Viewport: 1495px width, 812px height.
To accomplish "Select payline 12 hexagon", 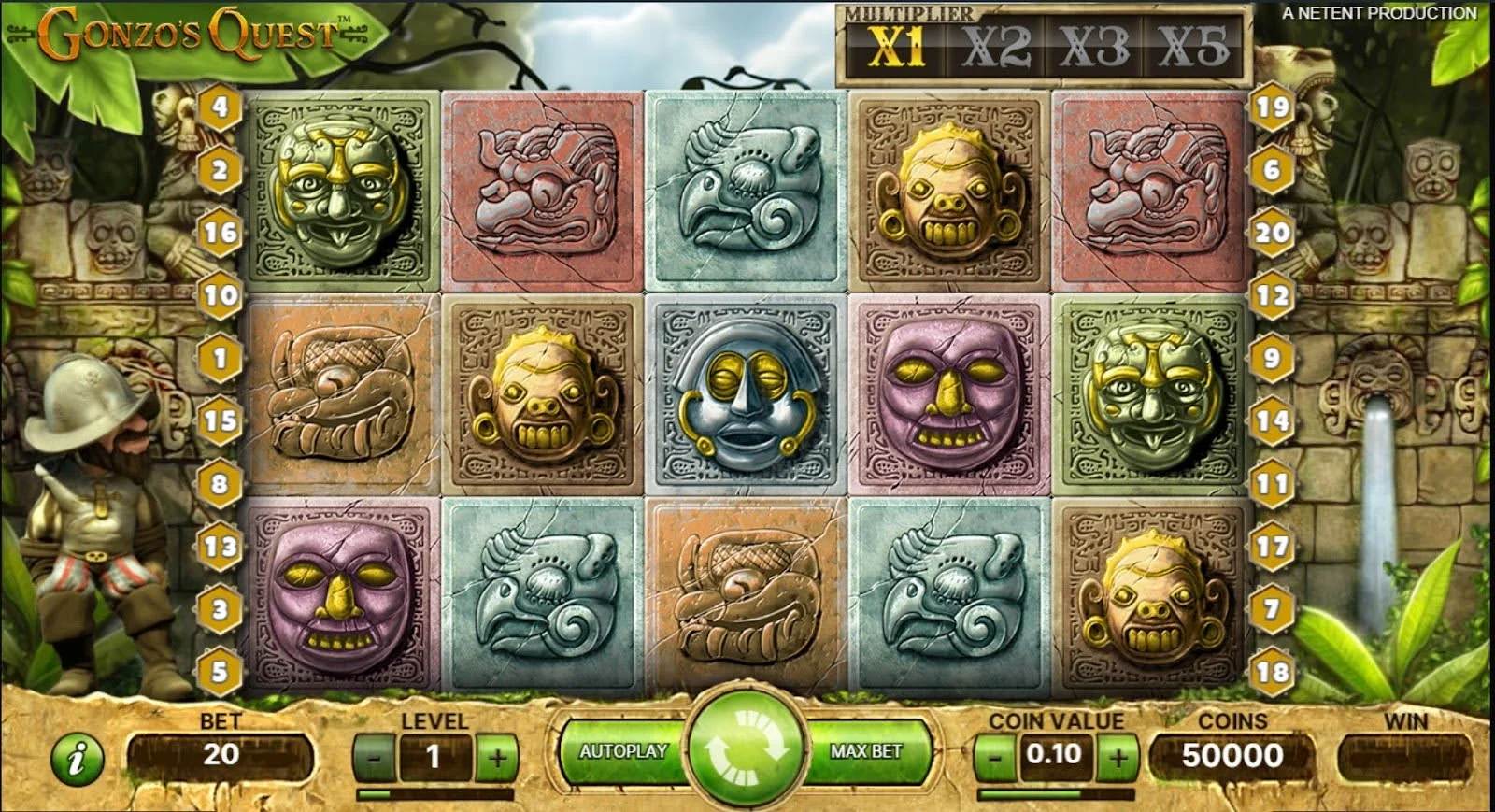I will click(1273, 295).
